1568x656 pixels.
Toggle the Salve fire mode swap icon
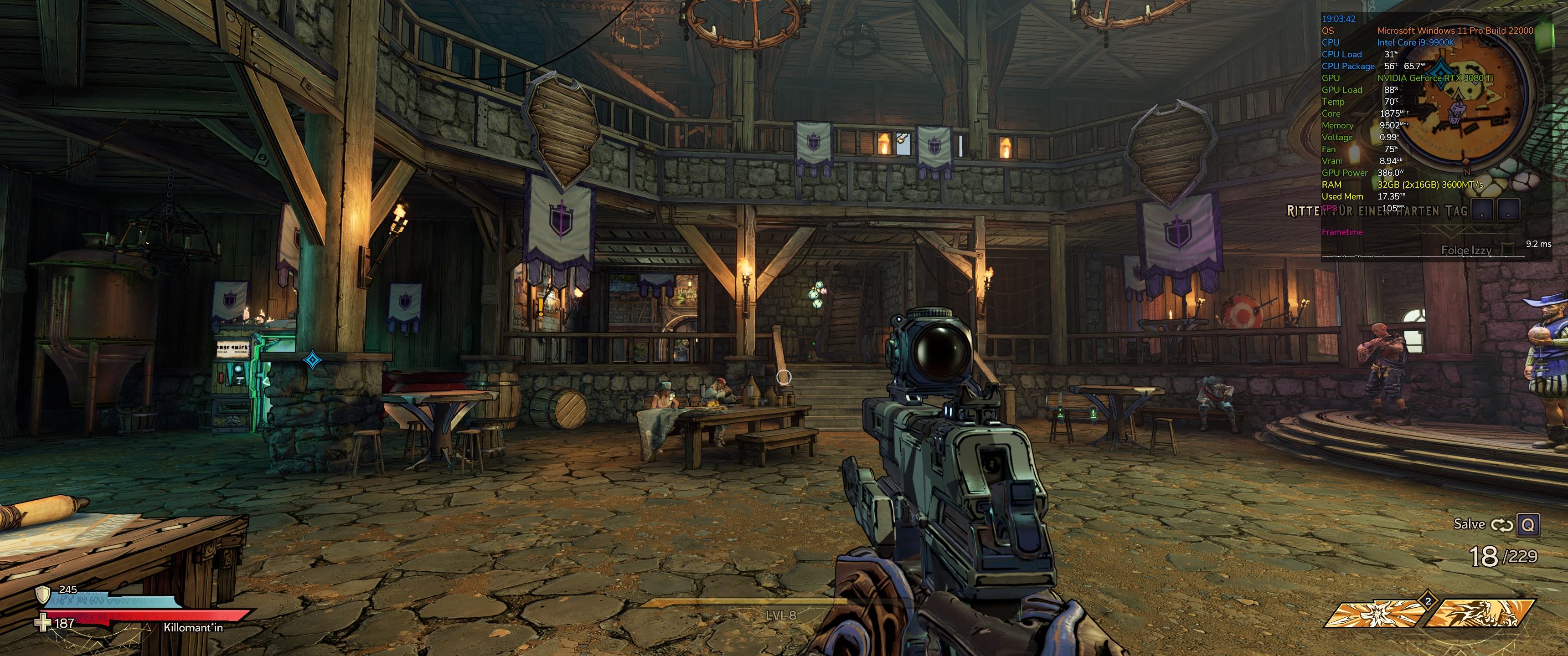coord(1501,525)
